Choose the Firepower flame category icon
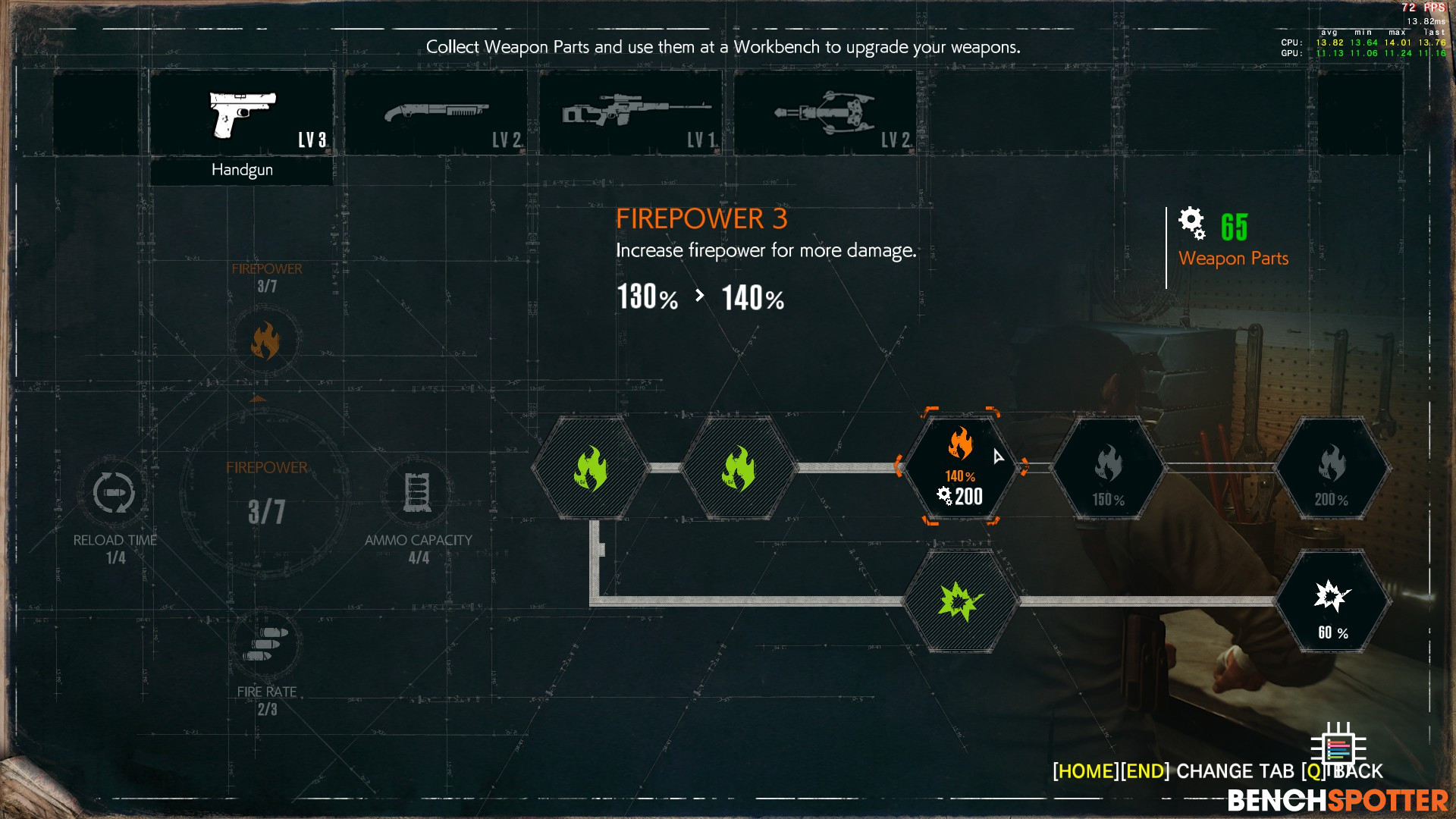Screen dimensions: 1456x819 [x=265, y=340]
